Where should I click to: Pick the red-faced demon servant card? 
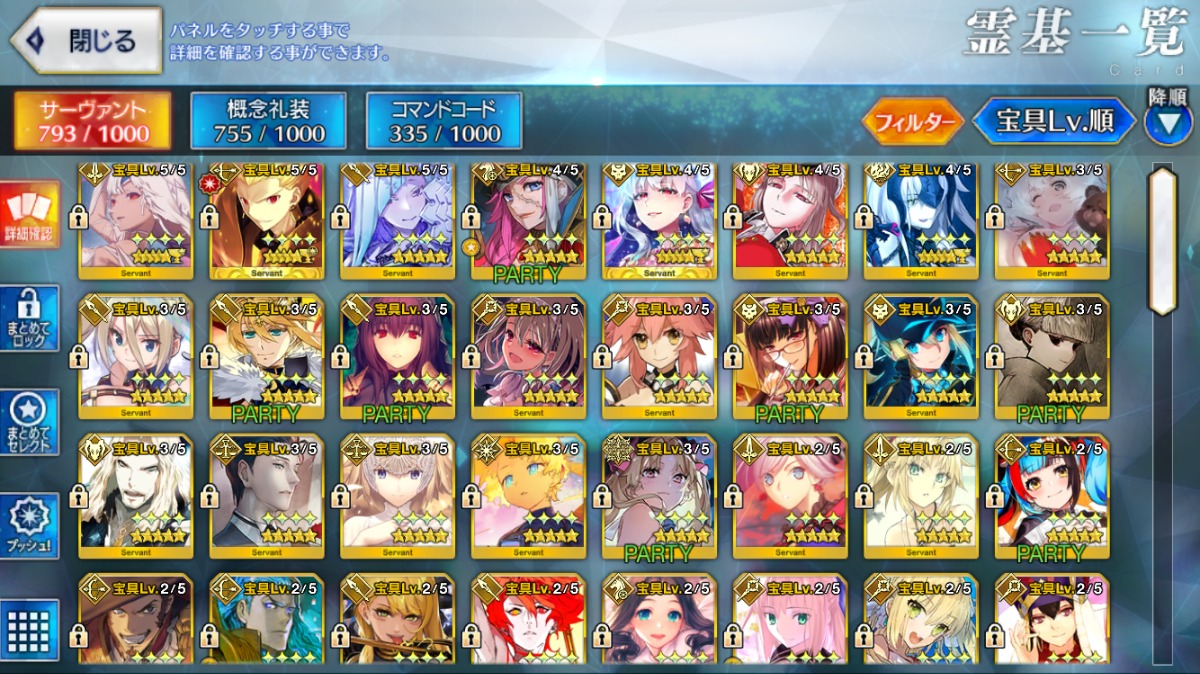(528, 620)
